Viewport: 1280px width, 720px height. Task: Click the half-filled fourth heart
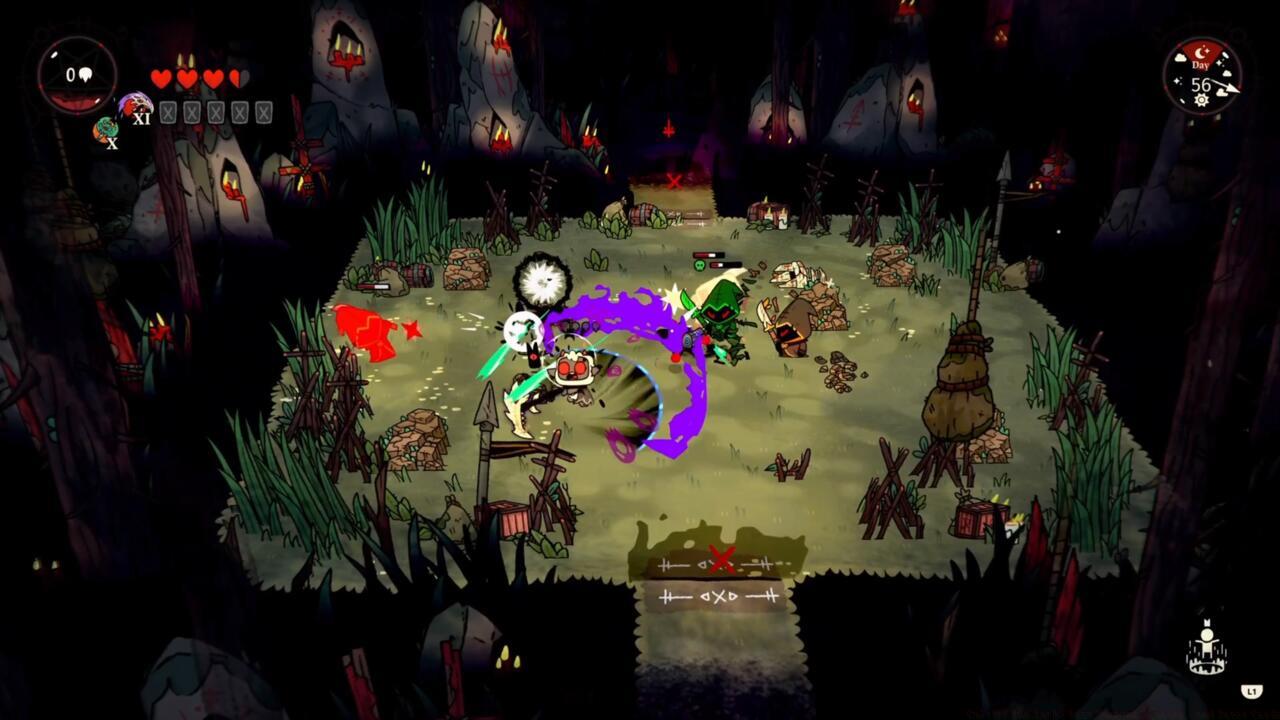(237, 77)
